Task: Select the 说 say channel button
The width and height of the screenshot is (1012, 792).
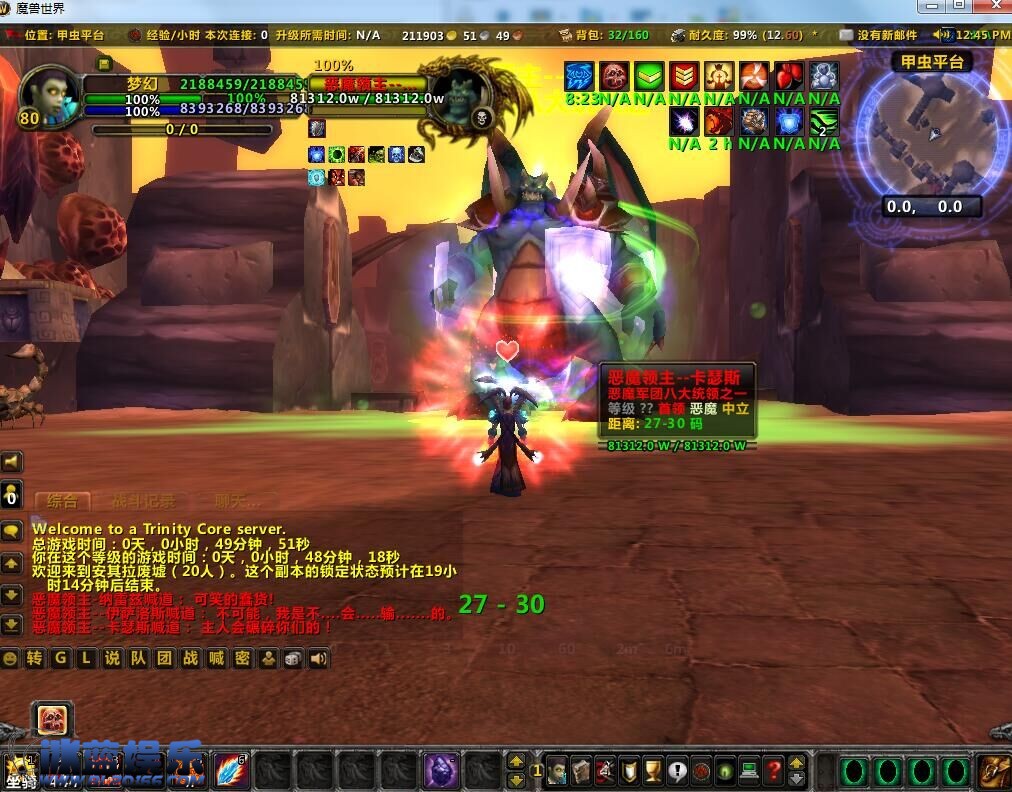Action: coord(112,658)
